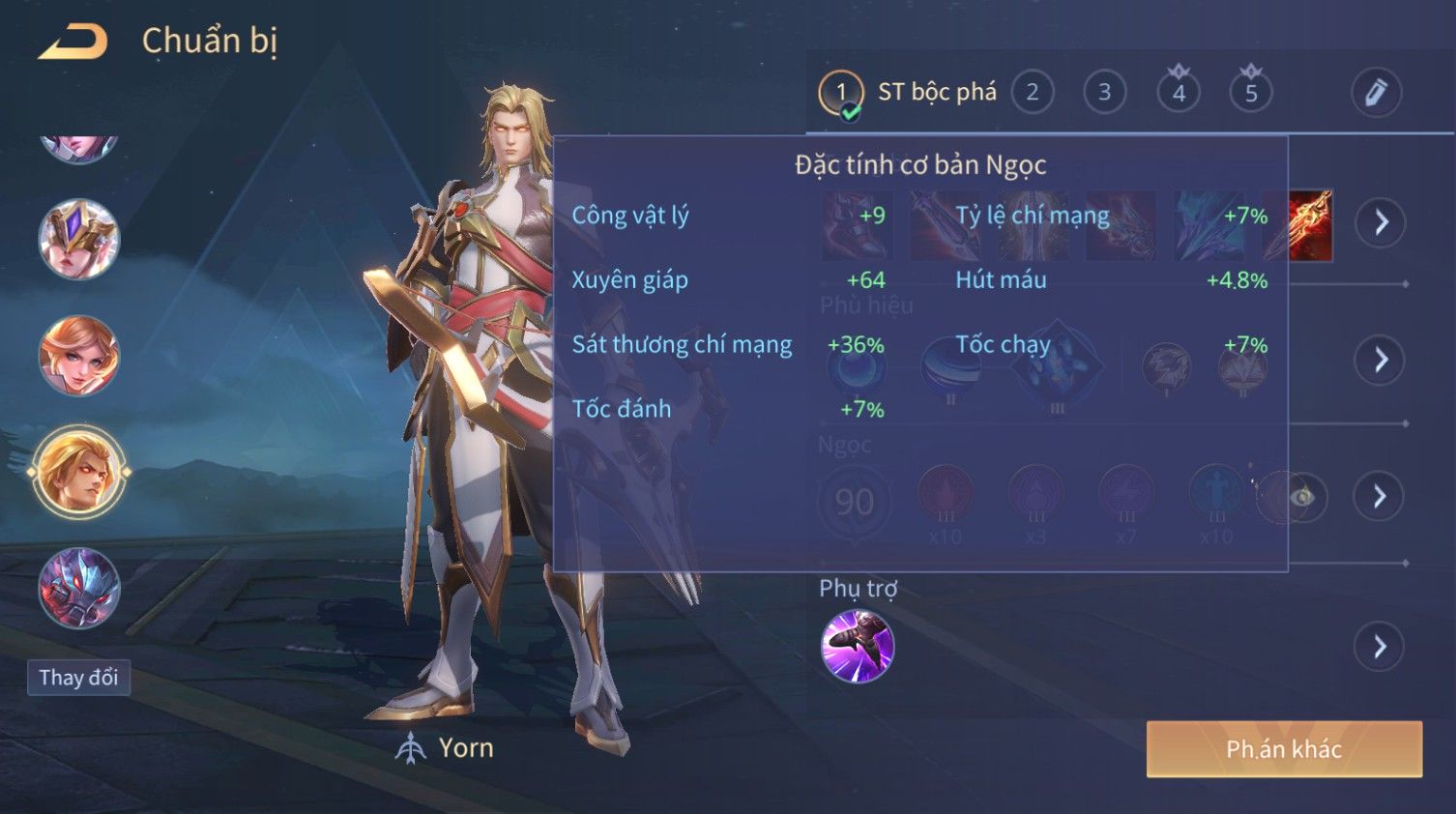Viewport: 1456px width, 814px height.
Task: Toggle the Ngọc stats eye icon
Action: pyautogui.click(x=1302, y=497)
